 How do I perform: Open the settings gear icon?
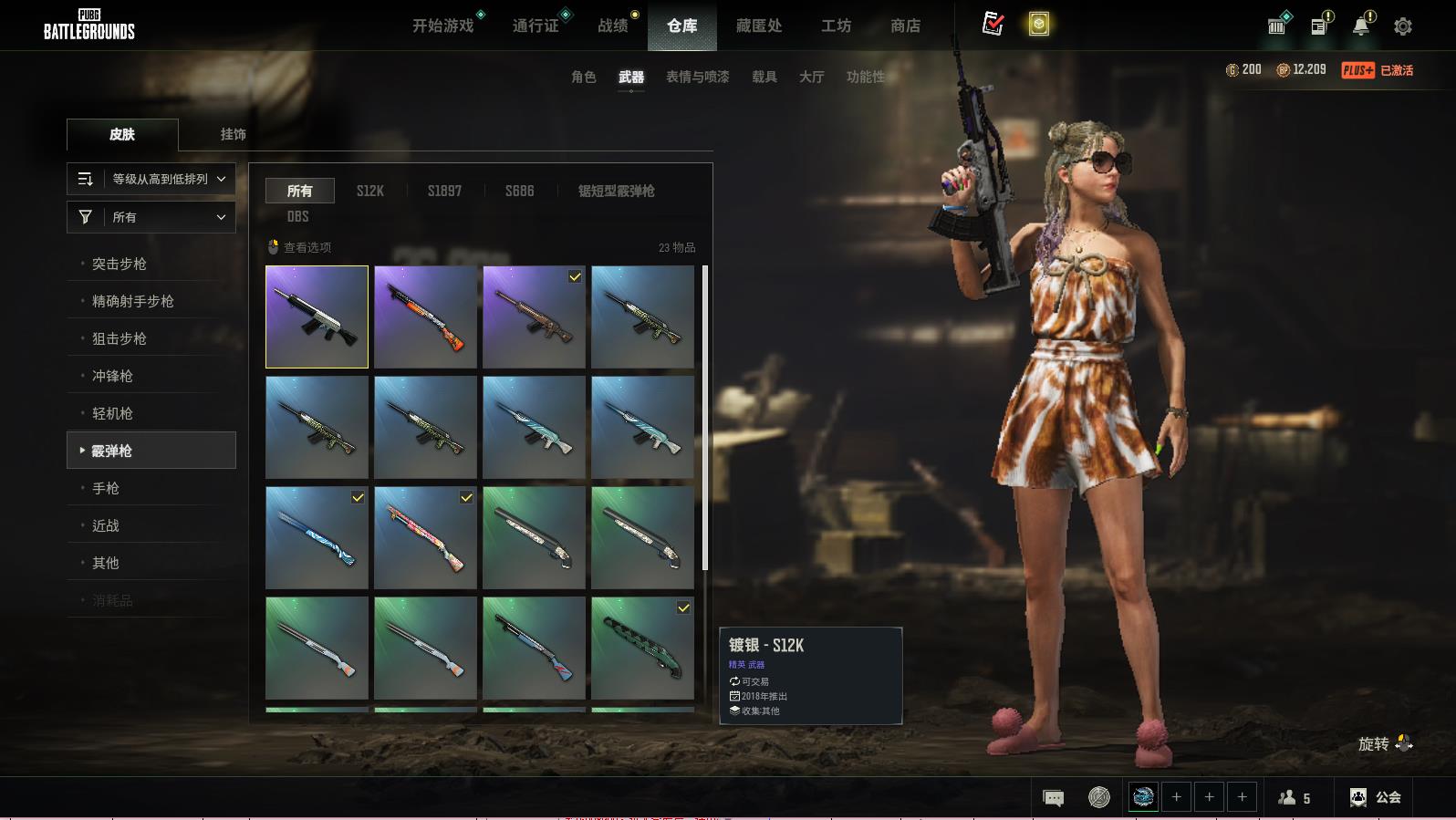(1403, 26)
